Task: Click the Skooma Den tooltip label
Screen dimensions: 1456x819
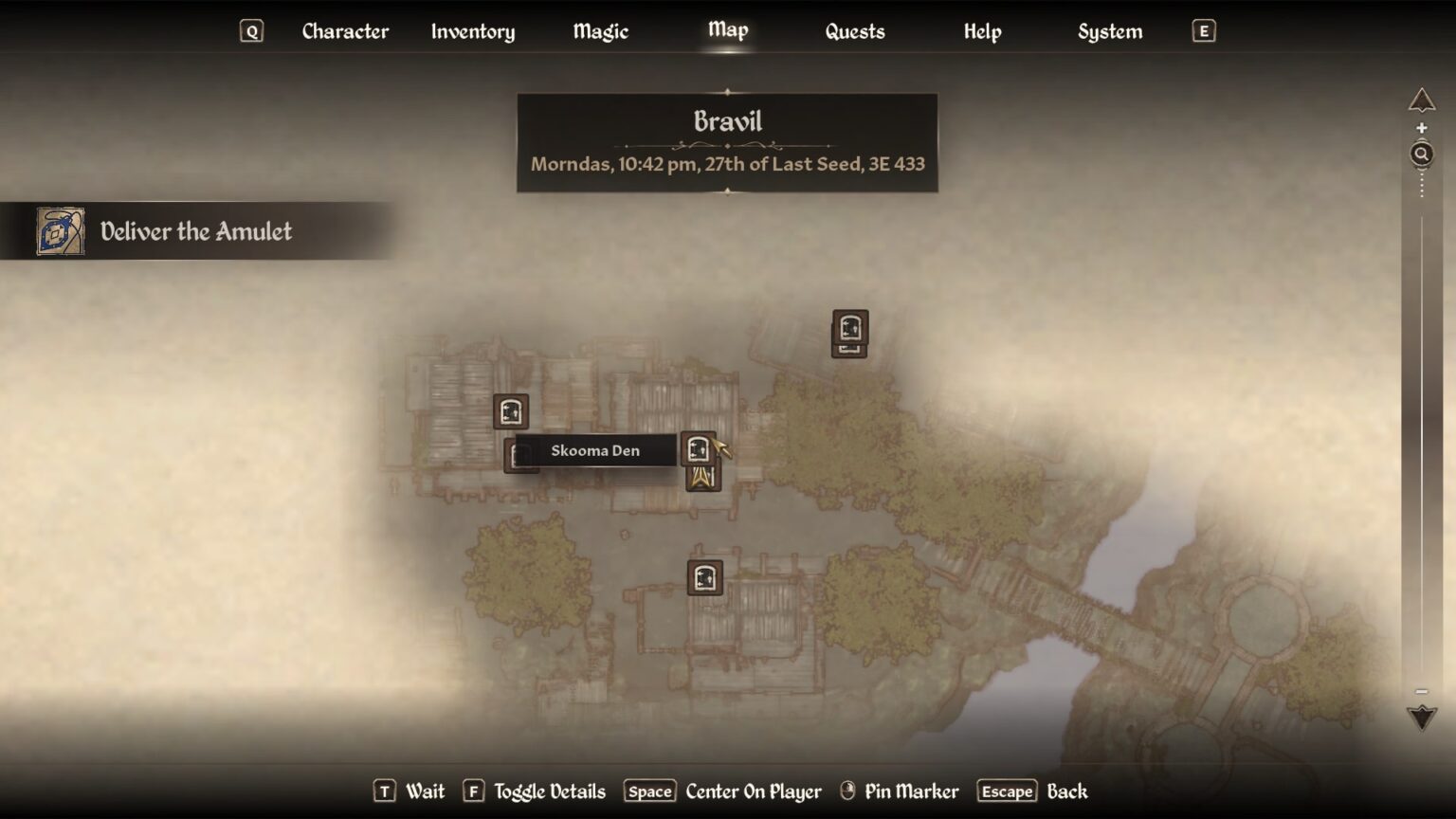Action: tap(595, 450)
